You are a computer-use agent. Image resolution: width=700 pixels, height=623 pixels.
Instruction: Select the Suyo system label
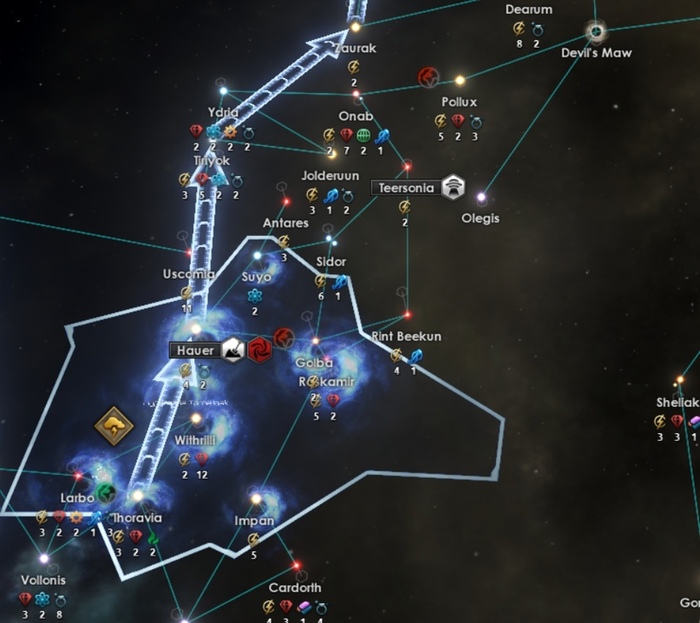point(256,276)
